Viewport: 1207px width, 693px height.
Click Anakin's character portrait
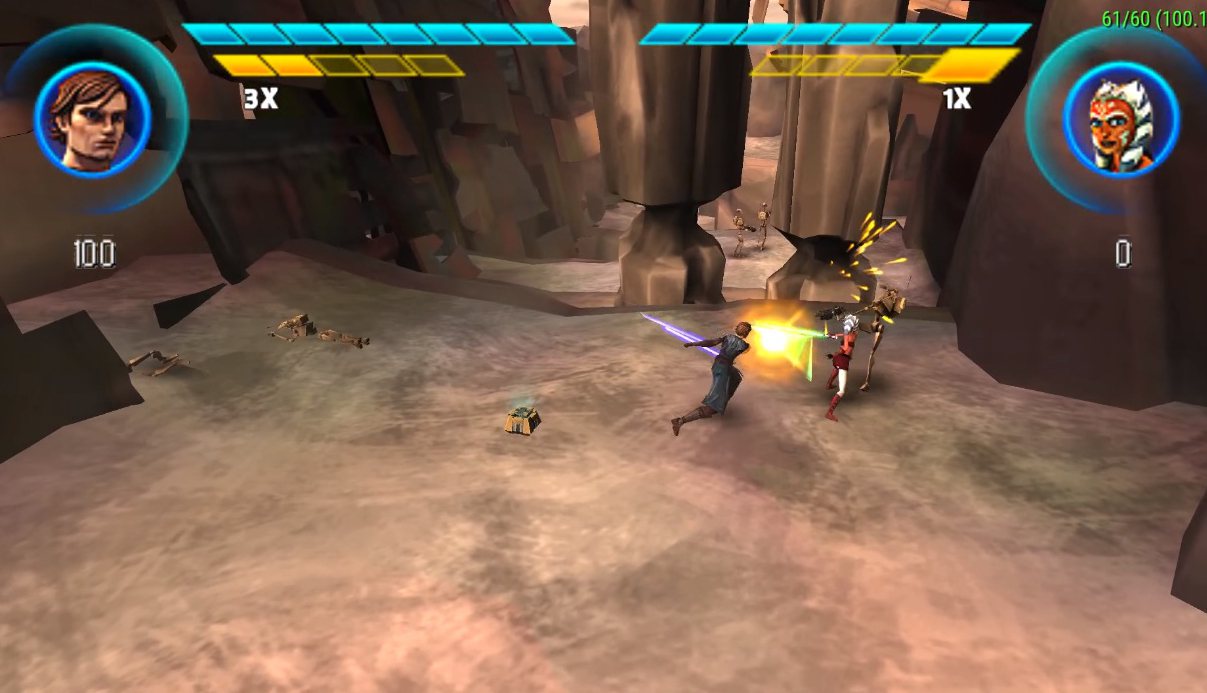pyautogui.click(x=92, y=118)
